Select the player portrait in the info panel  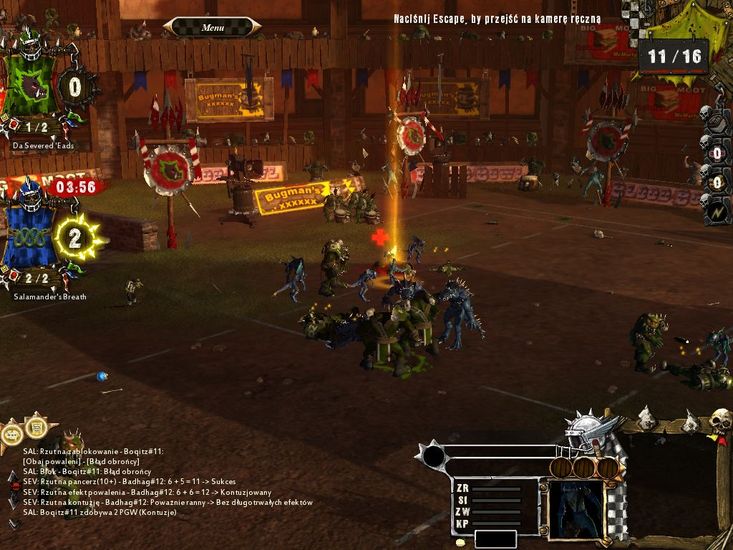[x=576, y=509]
